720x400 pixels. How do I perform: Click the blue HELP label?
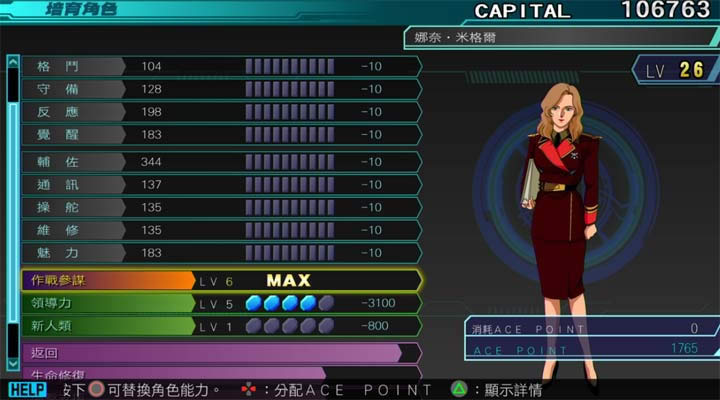[x=28, y=390]
